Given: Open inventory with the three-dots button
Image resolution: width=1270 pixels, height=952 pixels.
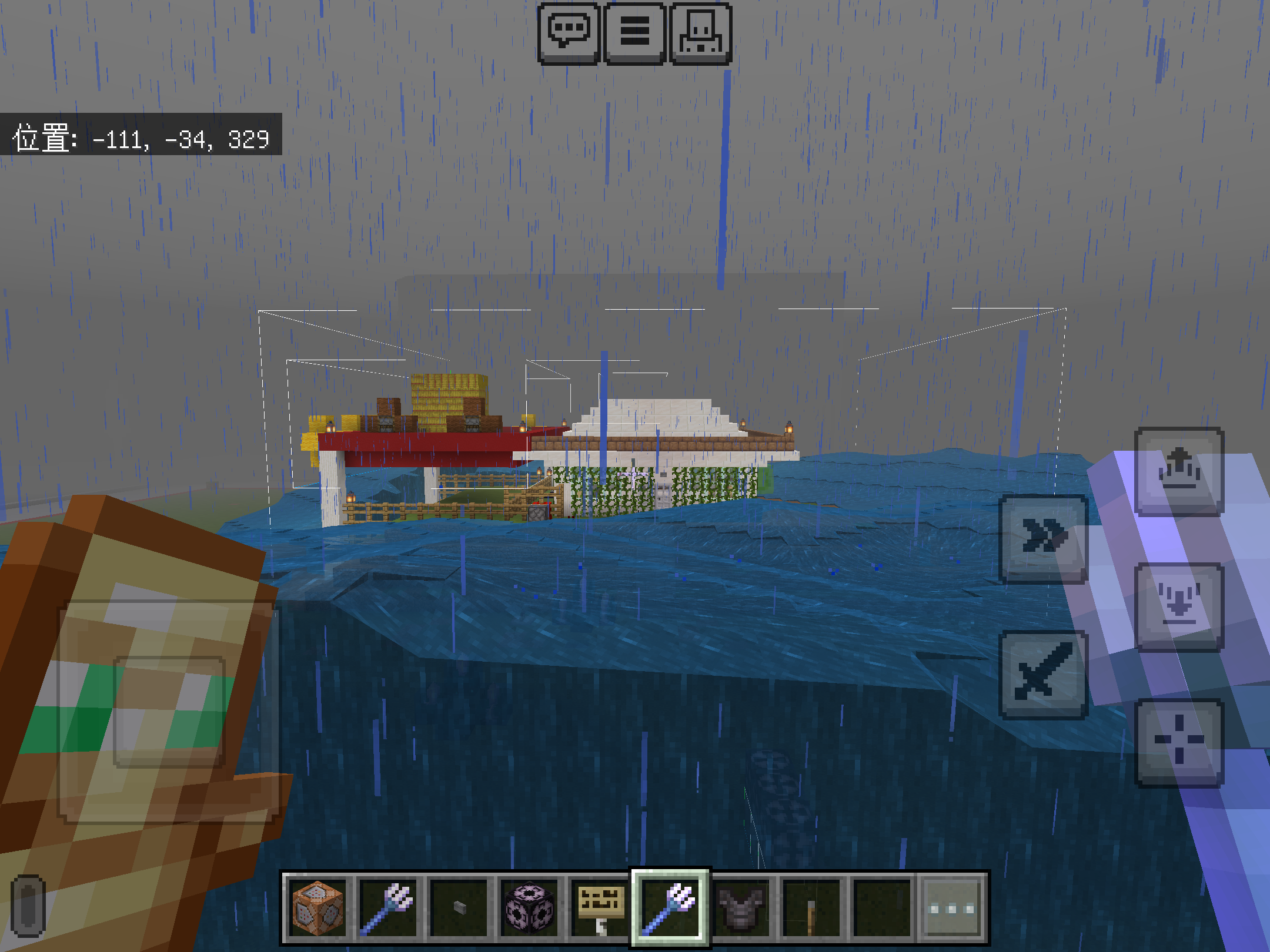Looking at the screenshot, I should pos(952,909).
